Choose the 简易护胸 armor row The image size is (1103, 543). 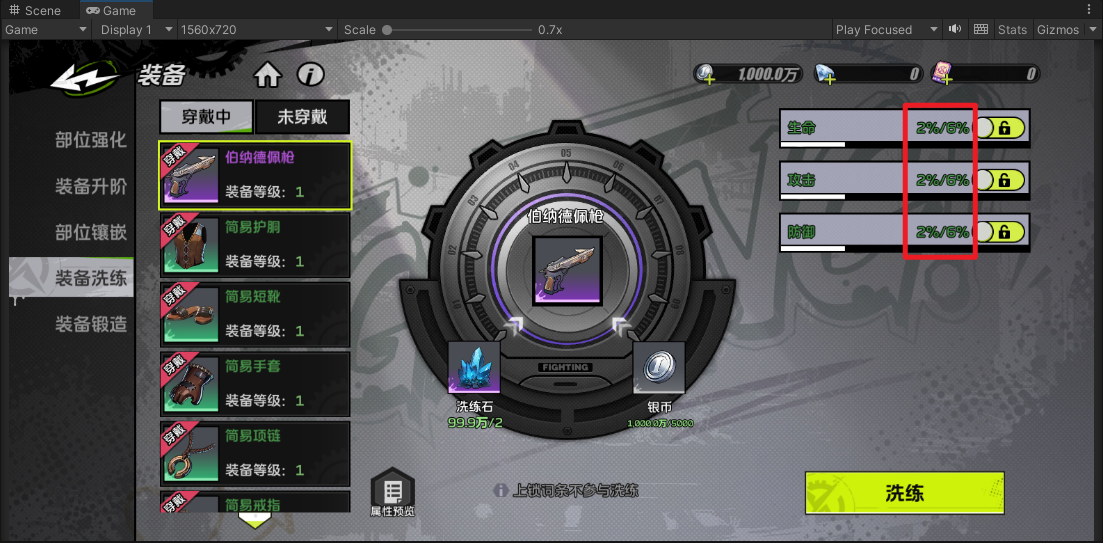tap(255, 245)
